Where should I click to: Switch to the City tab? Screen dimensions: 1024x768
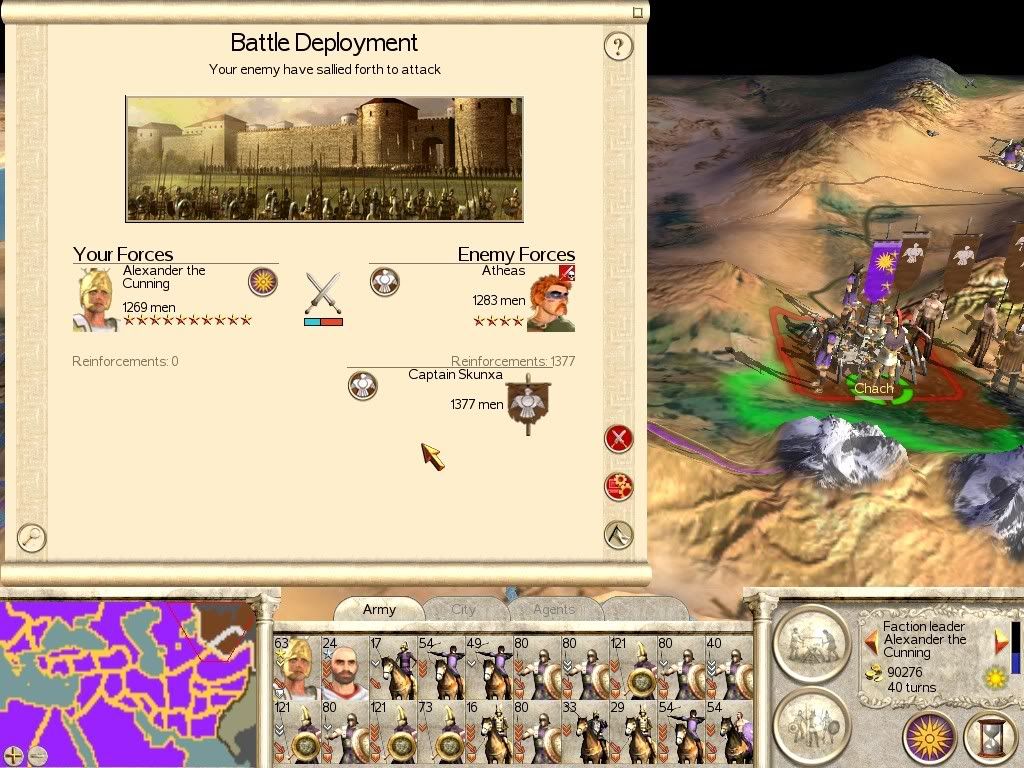(463, 609)
